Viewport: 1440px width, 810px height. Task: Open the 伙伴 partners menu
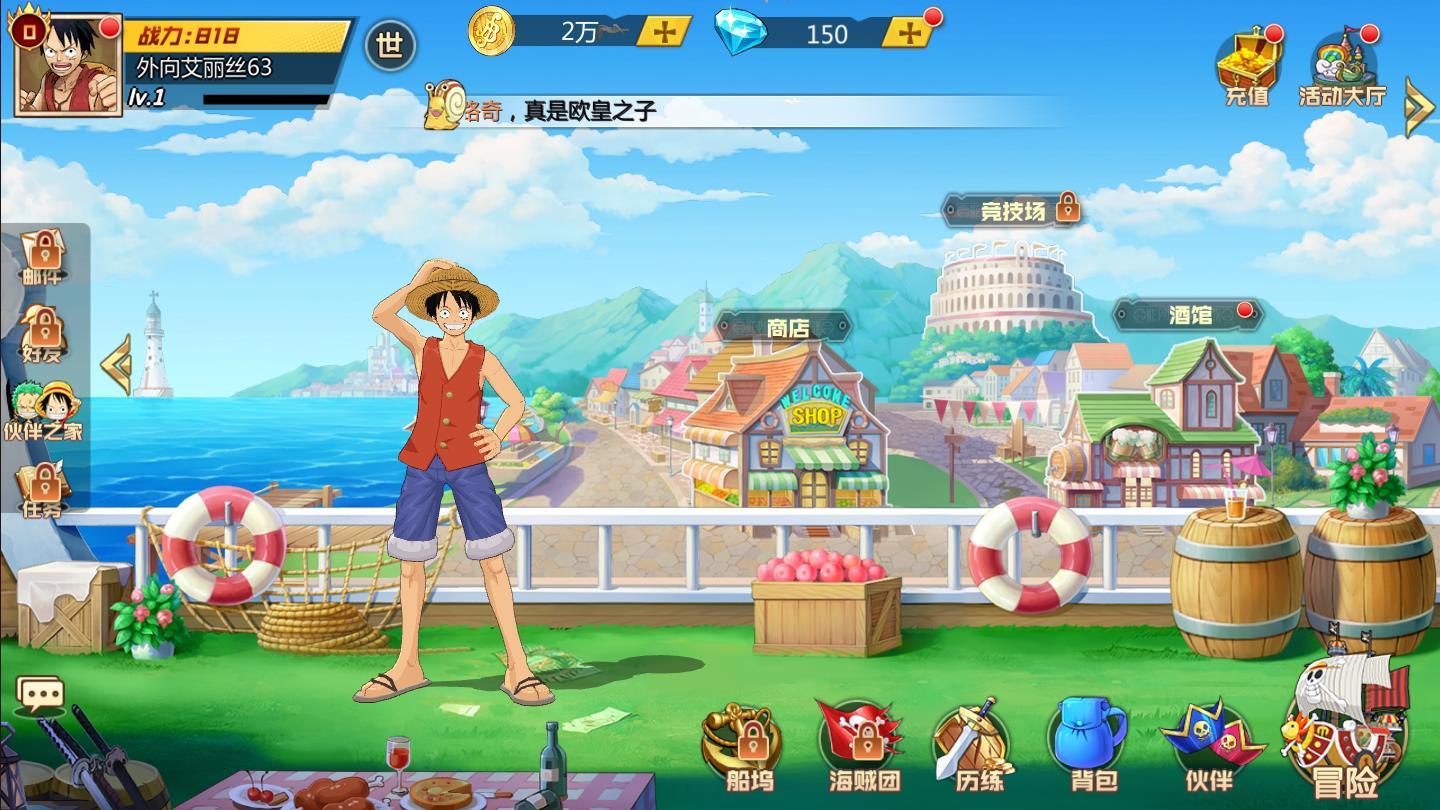coord(1210,747)
